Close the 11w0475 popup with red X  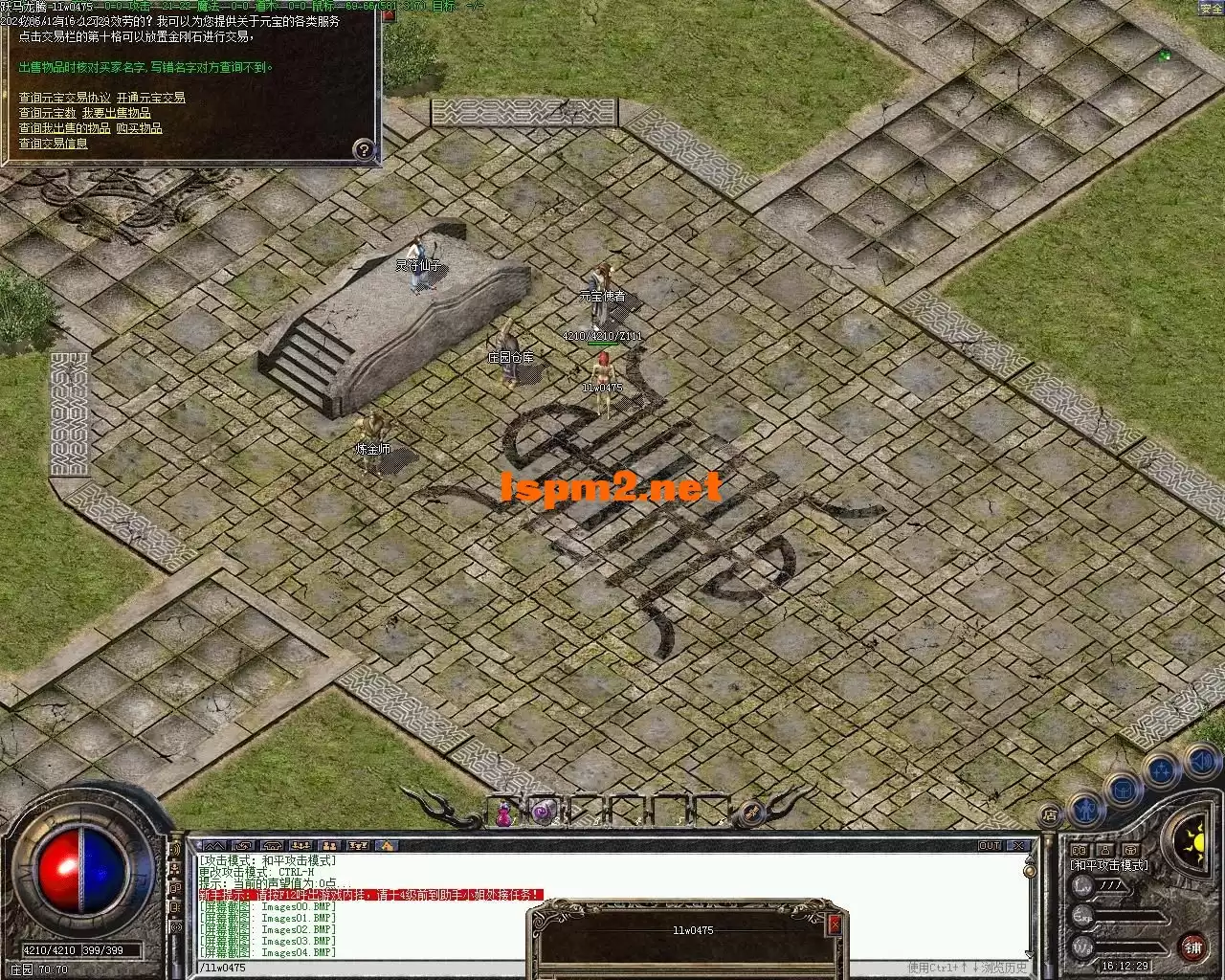pos(835,924)
